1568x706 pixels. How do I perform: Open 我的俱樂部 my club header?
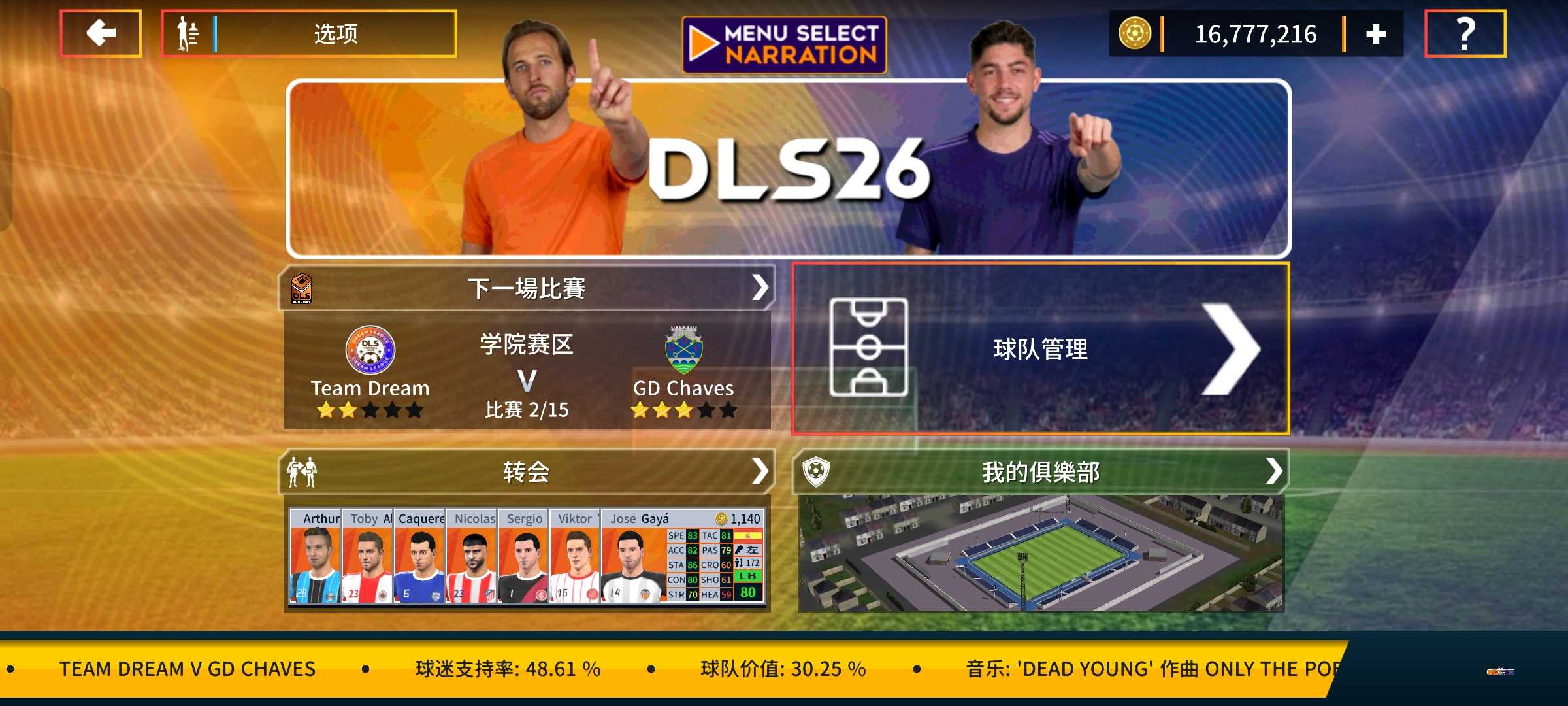point(1040,471)
